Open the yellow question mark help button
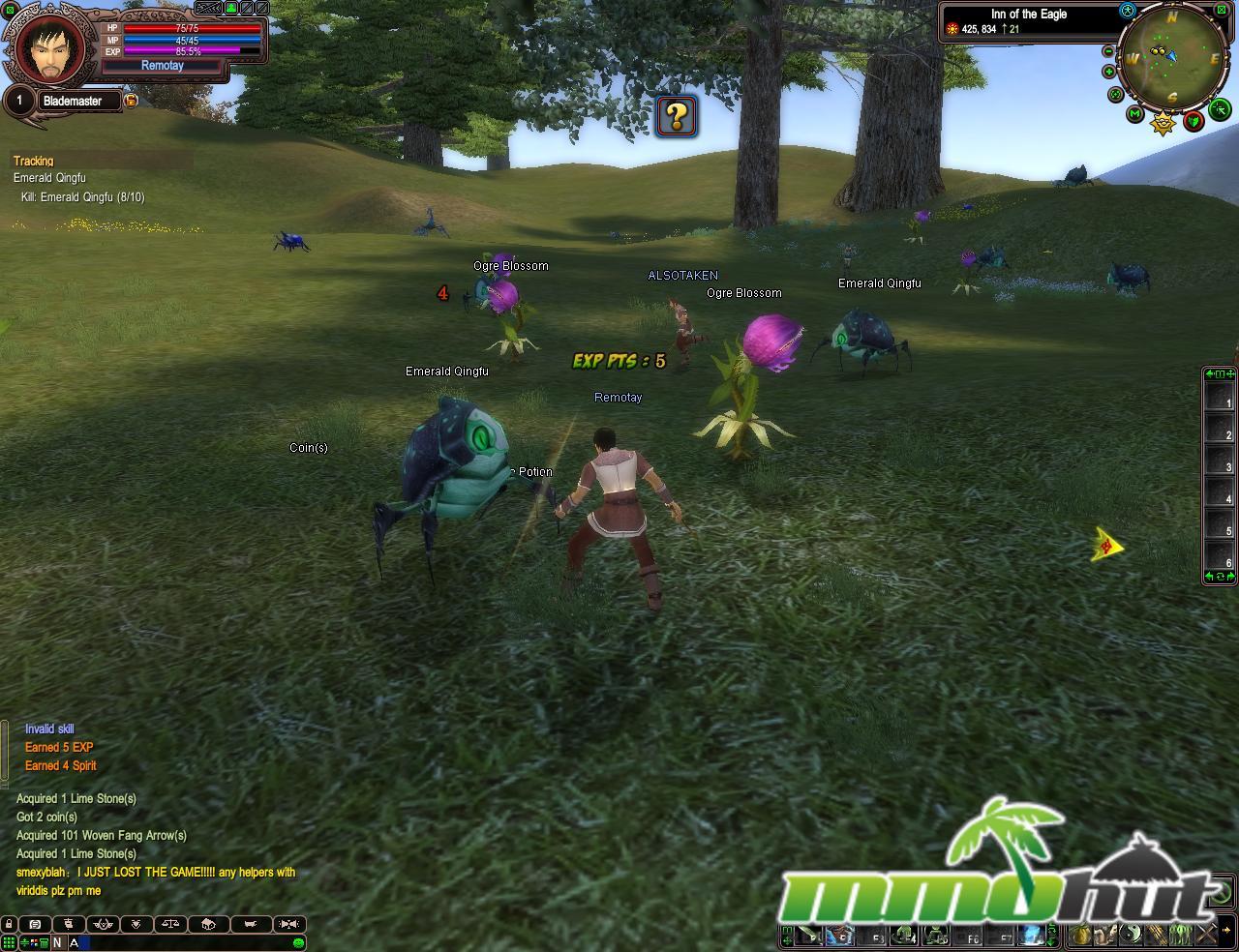This screenshot has width=1239, height=952. (677, 116)
